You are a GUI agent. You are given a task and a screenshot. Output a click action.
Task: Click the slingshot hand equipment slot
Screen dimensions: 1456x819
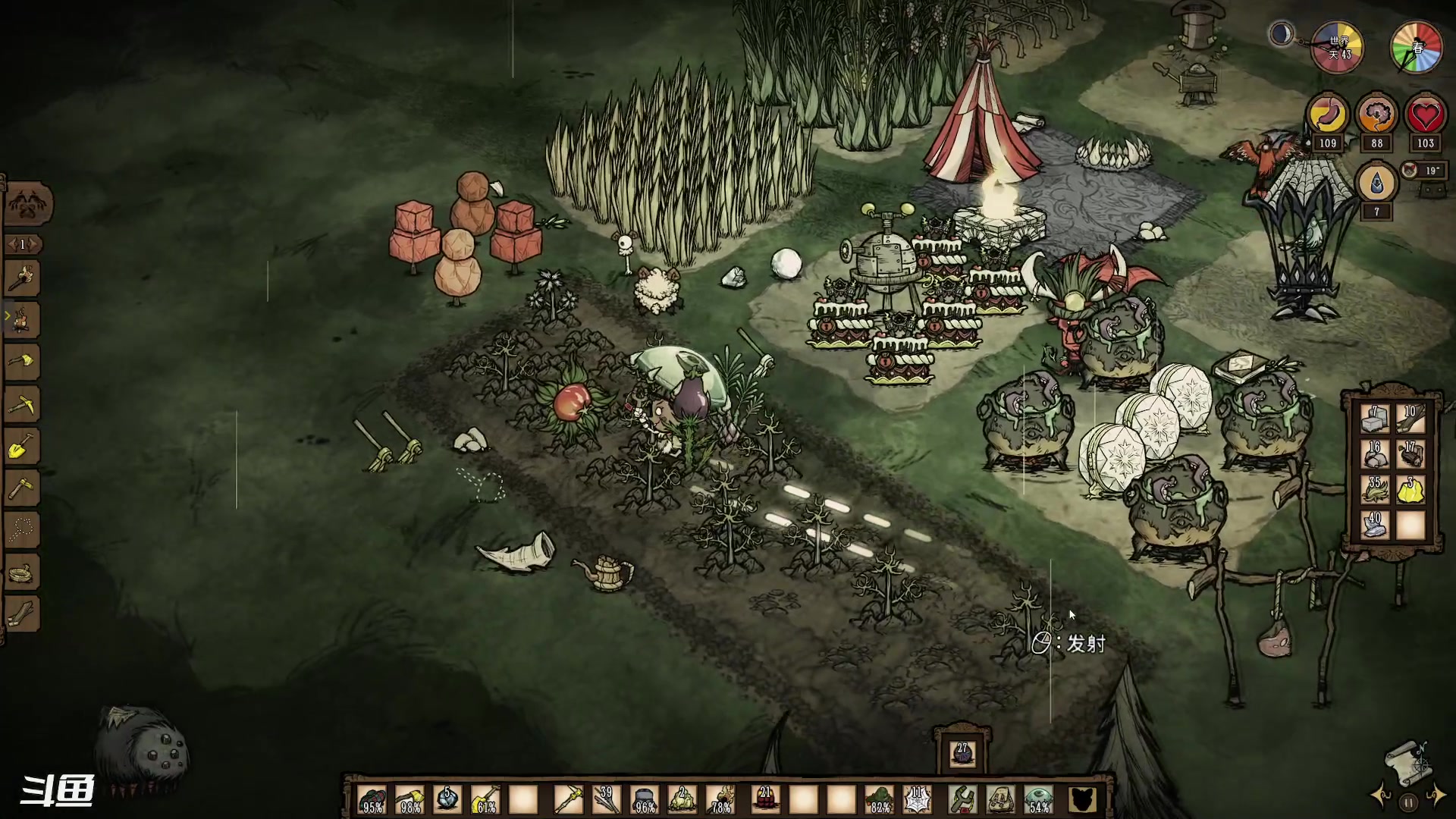tap(962, 799)
